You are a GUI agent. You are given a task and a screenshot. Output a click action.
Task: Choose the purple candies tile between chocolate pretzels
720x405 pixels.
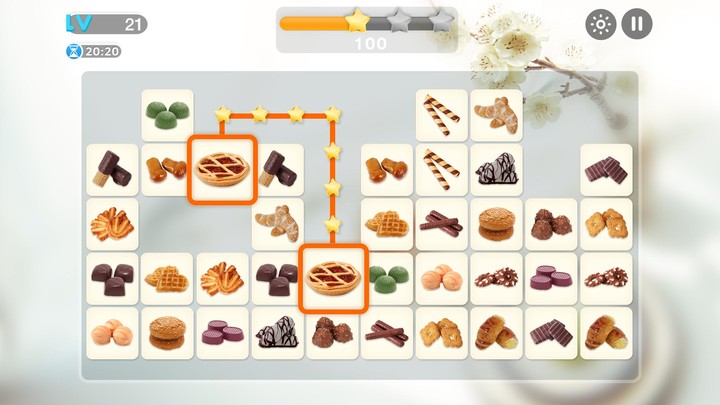(x=551, y=278)
